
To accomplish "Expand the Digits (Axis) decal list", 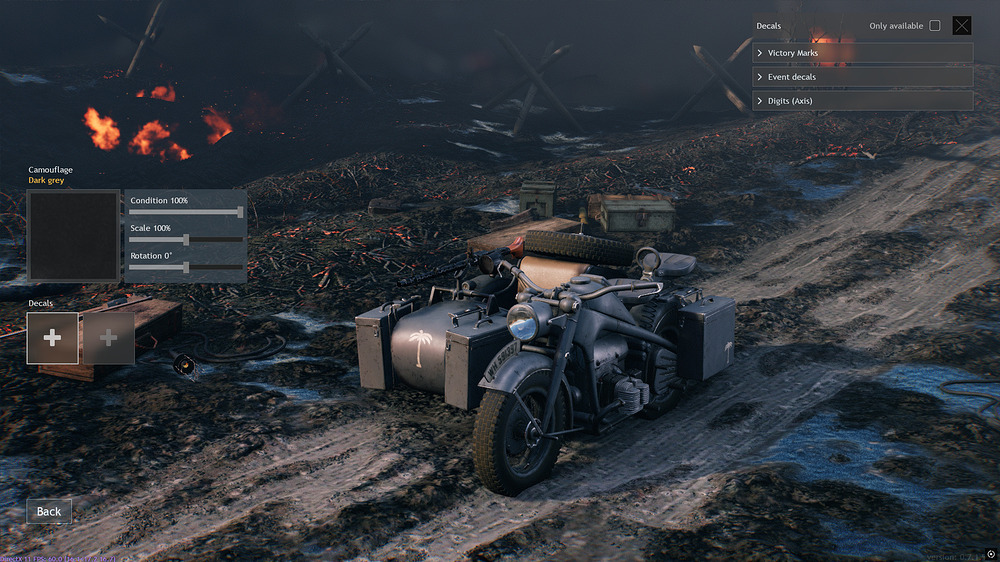I will coord(862,101).
